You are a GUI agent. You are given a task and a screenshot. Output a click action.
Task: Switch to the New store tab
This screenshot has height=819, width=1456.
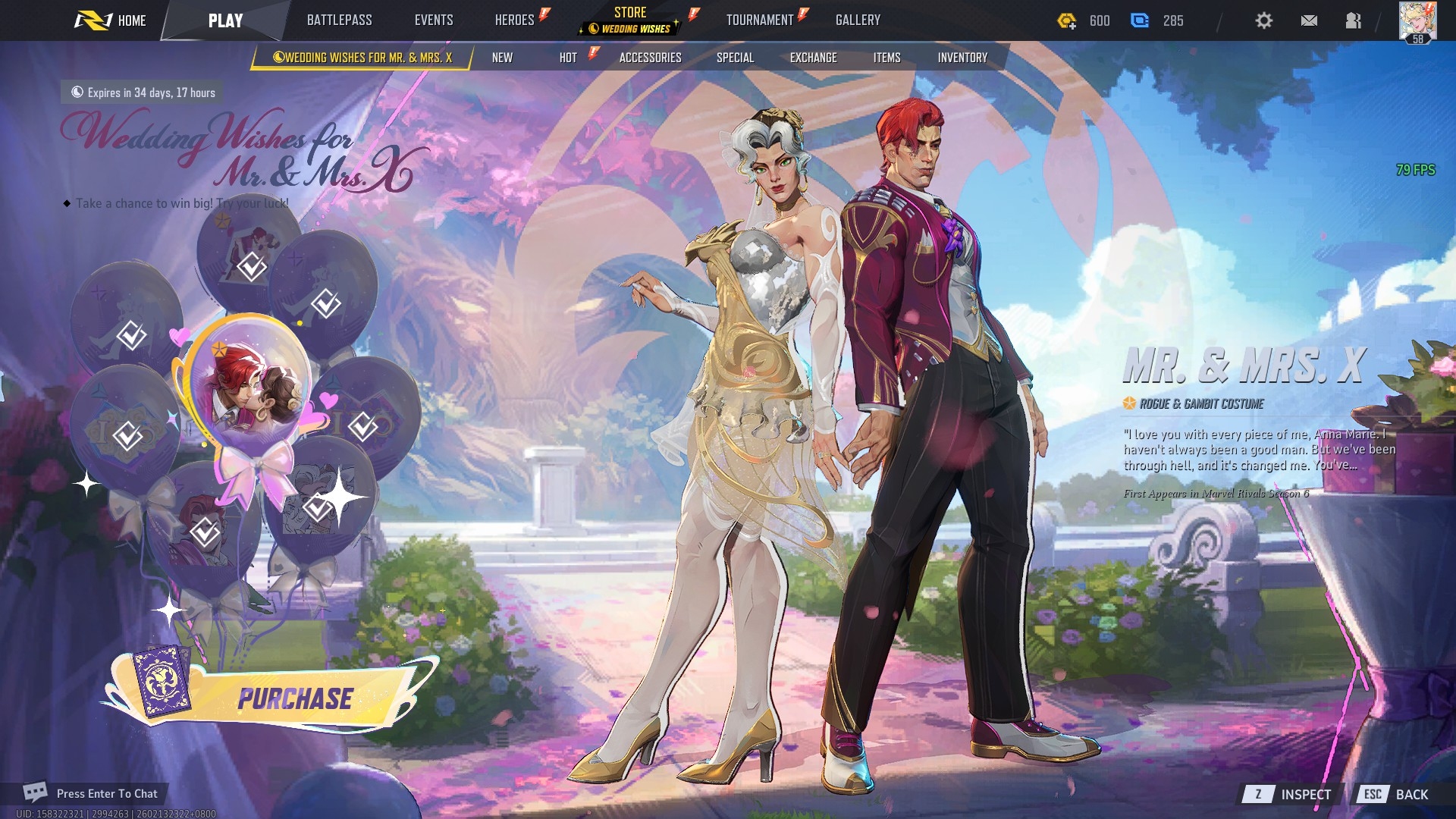coord(502,58)
